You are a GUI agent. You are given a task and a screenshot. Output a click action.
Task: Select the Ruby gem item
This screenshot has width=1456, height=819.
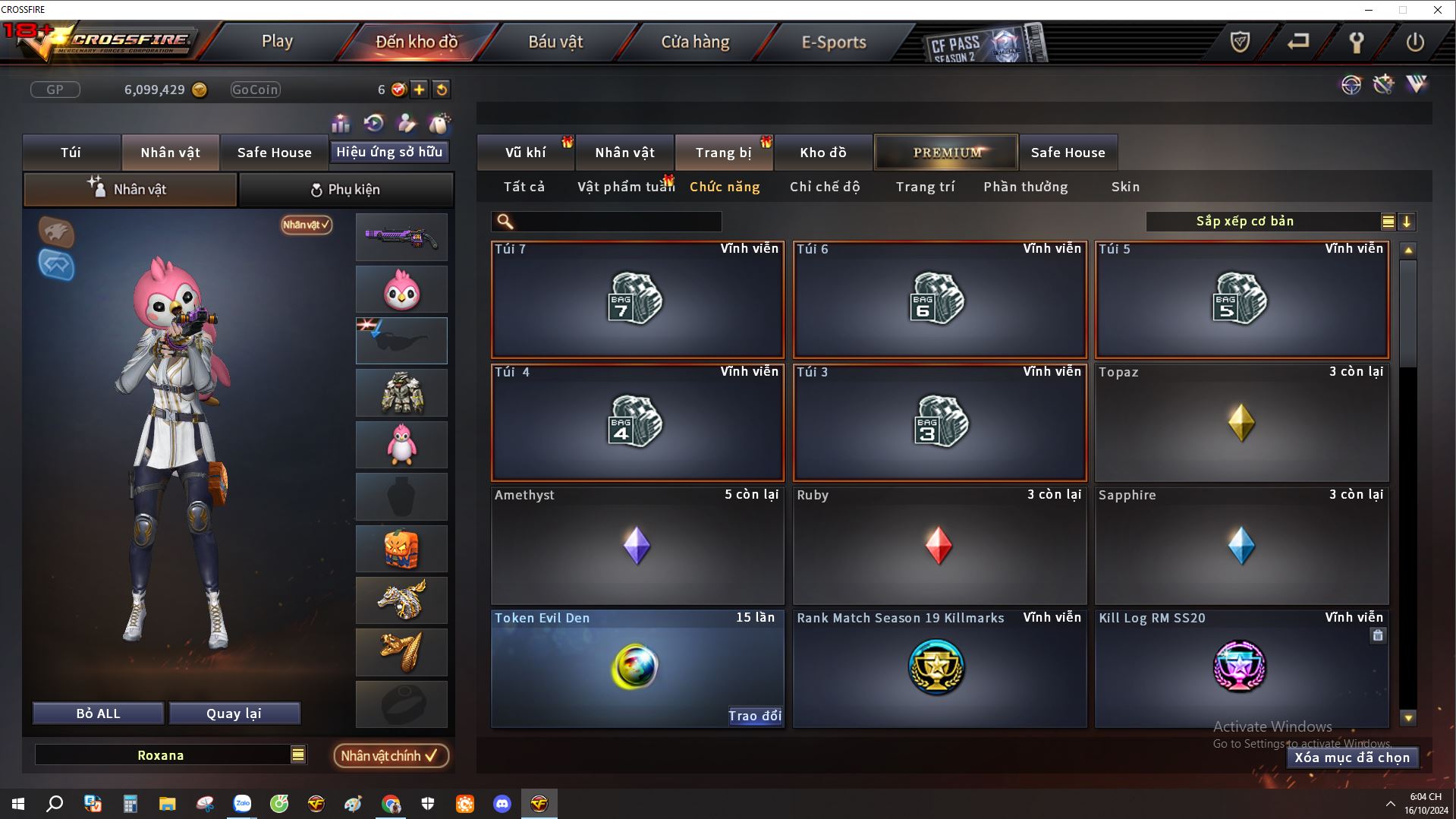pyautogui.click(x=939, y=546)
